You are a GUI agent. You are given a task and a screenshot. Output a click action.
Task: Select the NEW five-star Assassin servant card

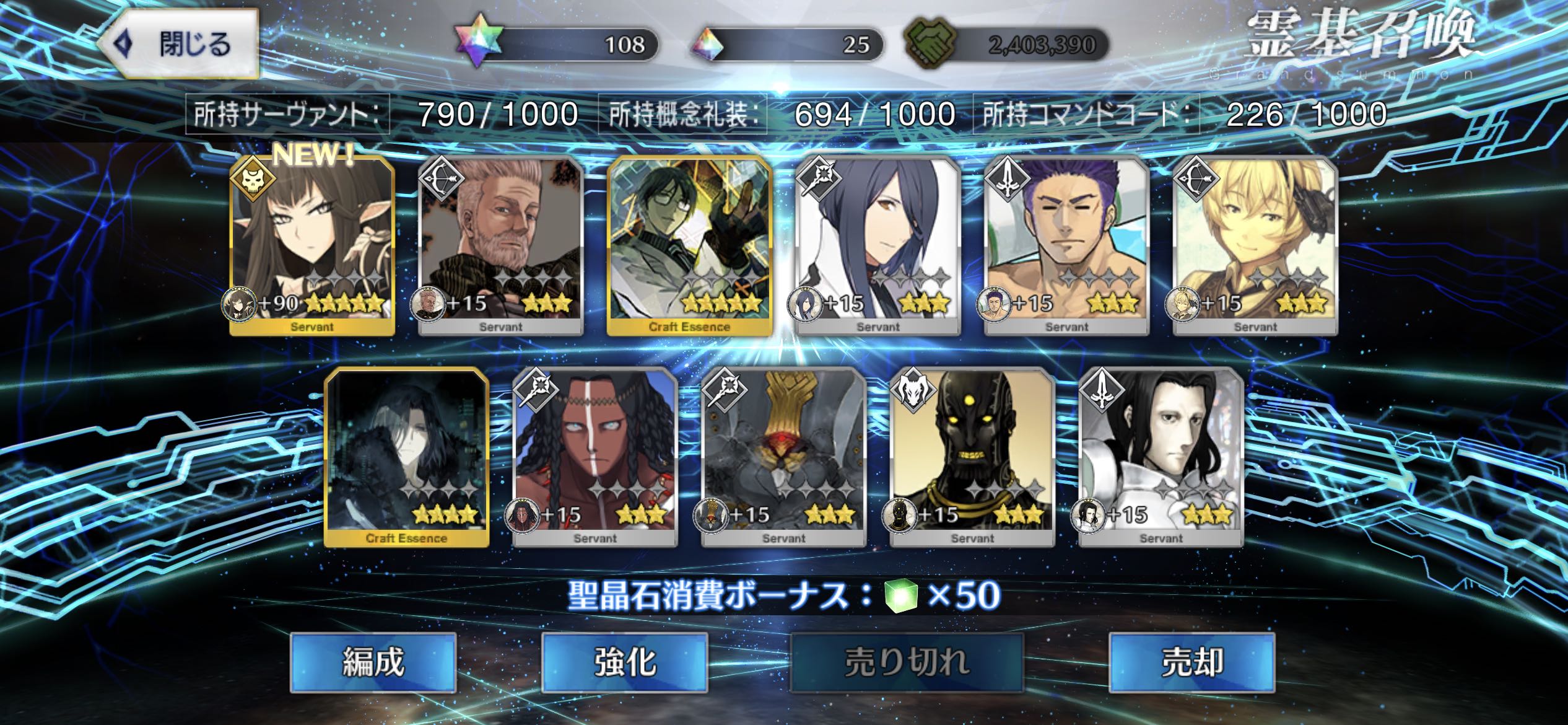[x=312, y=245]
